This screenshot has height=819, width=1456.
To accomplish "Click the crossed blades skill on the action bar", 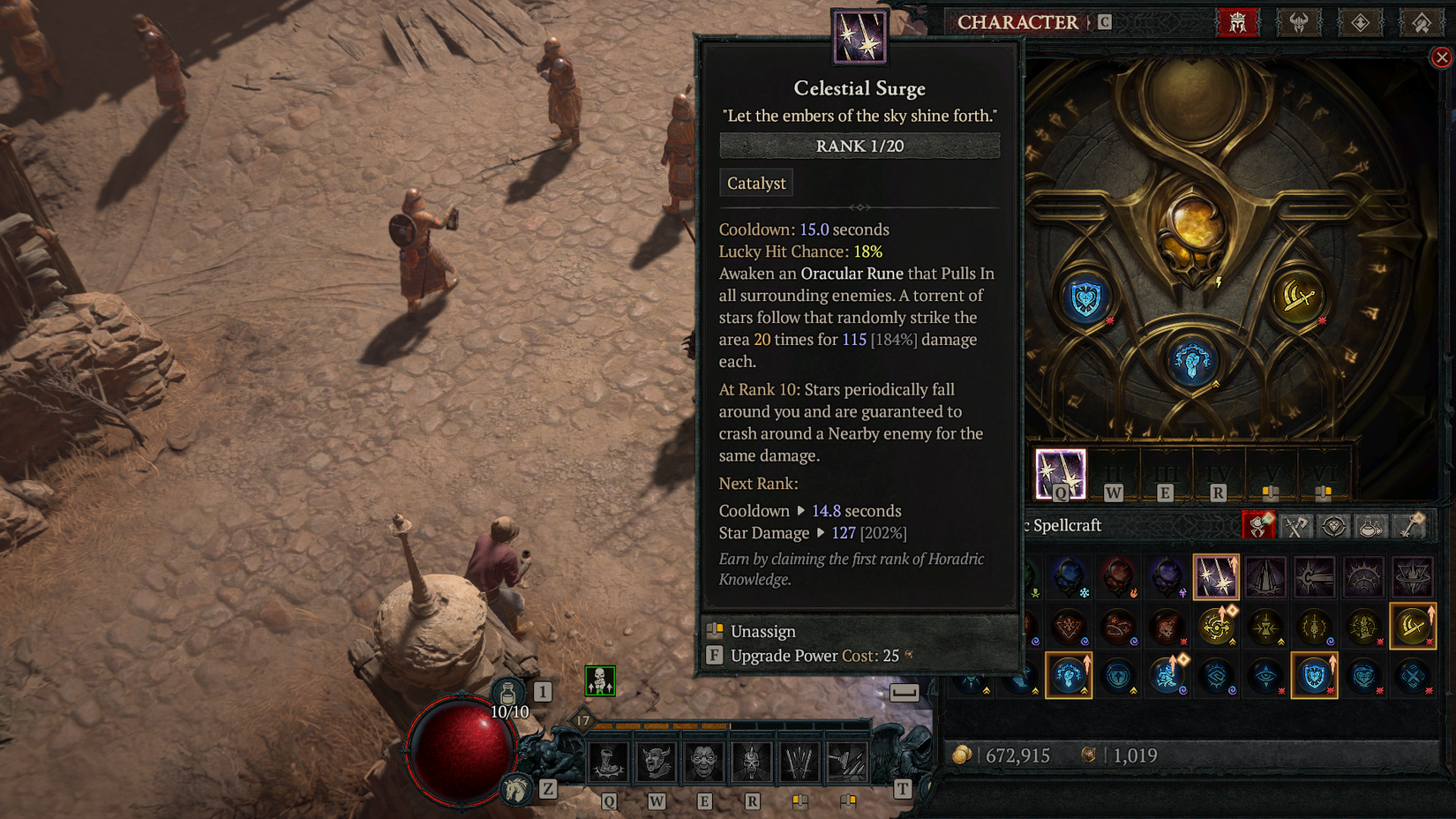I will point(800,762).
